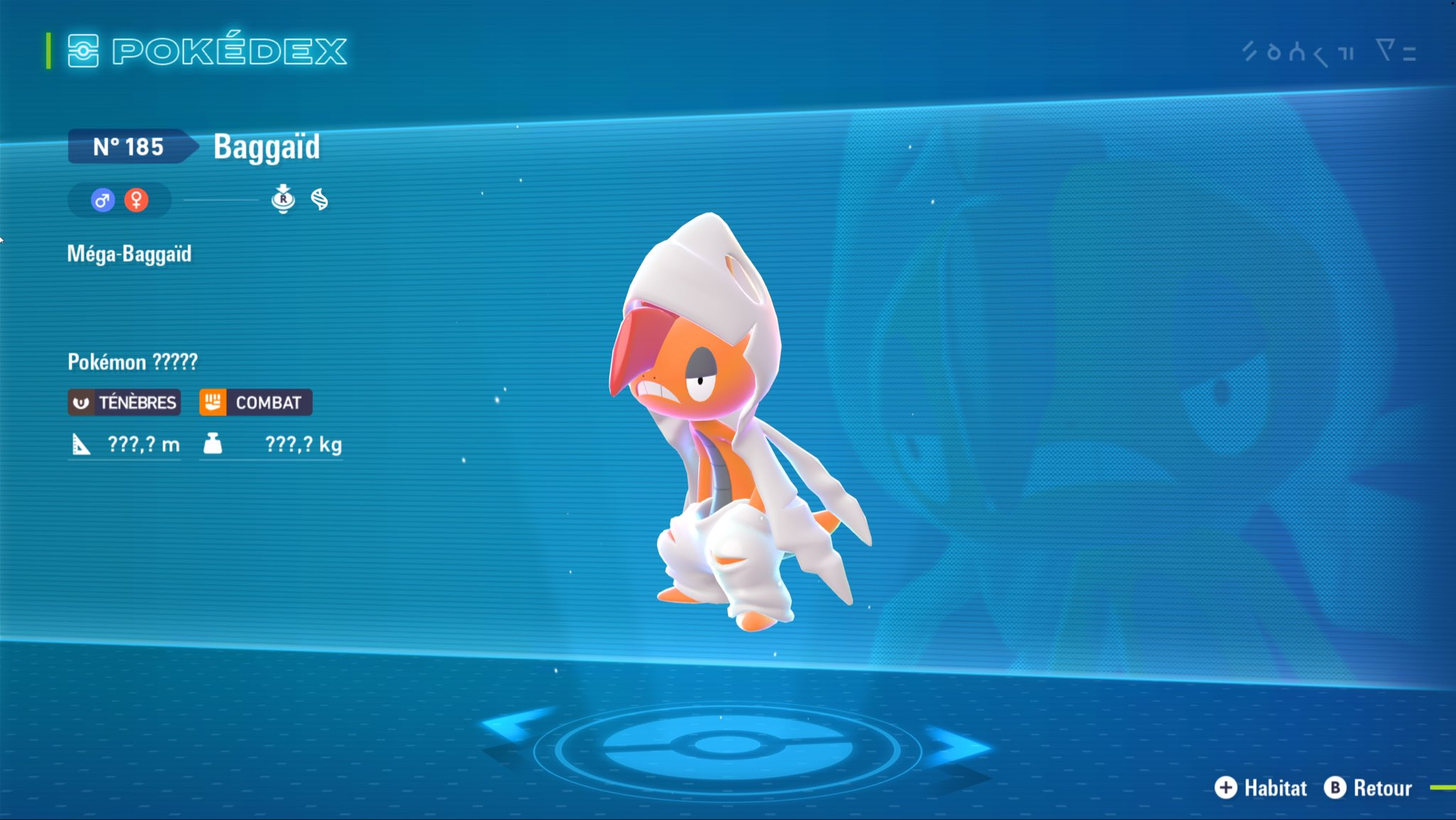
Task: Go back with the Retour button
Action: click(1369, 788)
